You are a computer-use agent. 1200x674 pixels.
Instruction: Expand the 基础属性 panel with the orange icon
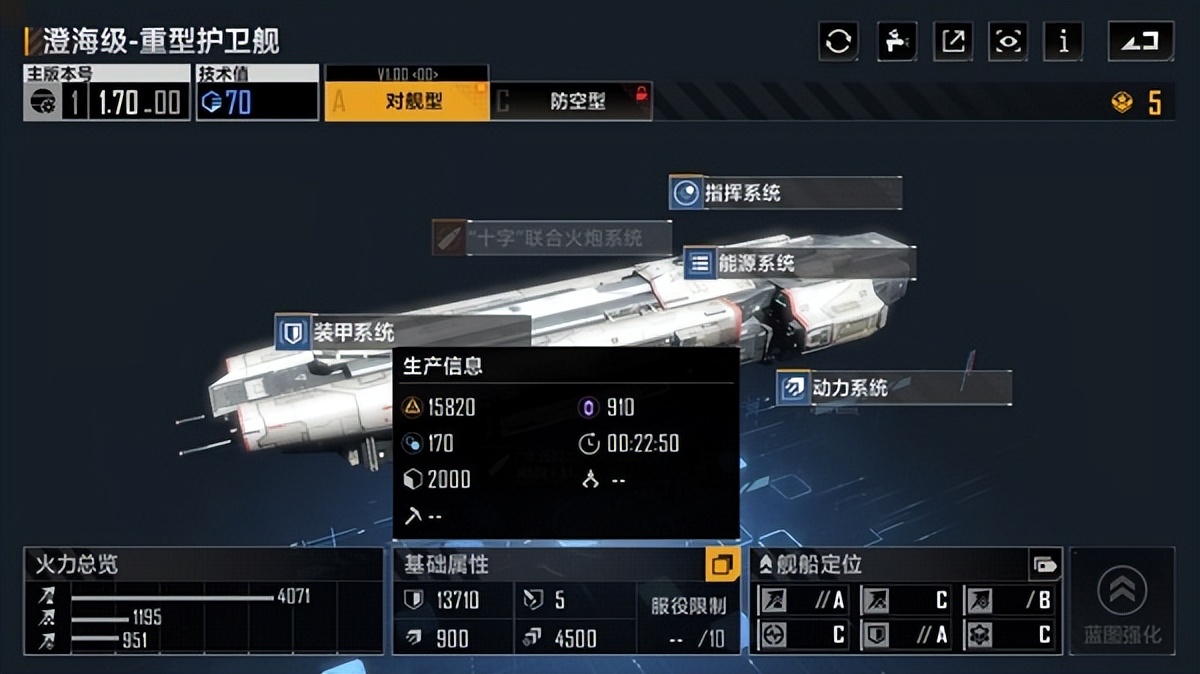tap(721, 565)
